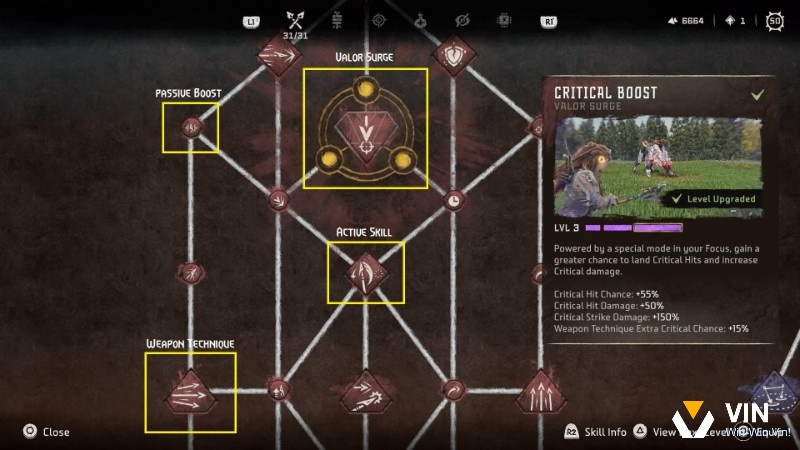Select the small clock skill node

click(453, 200)
